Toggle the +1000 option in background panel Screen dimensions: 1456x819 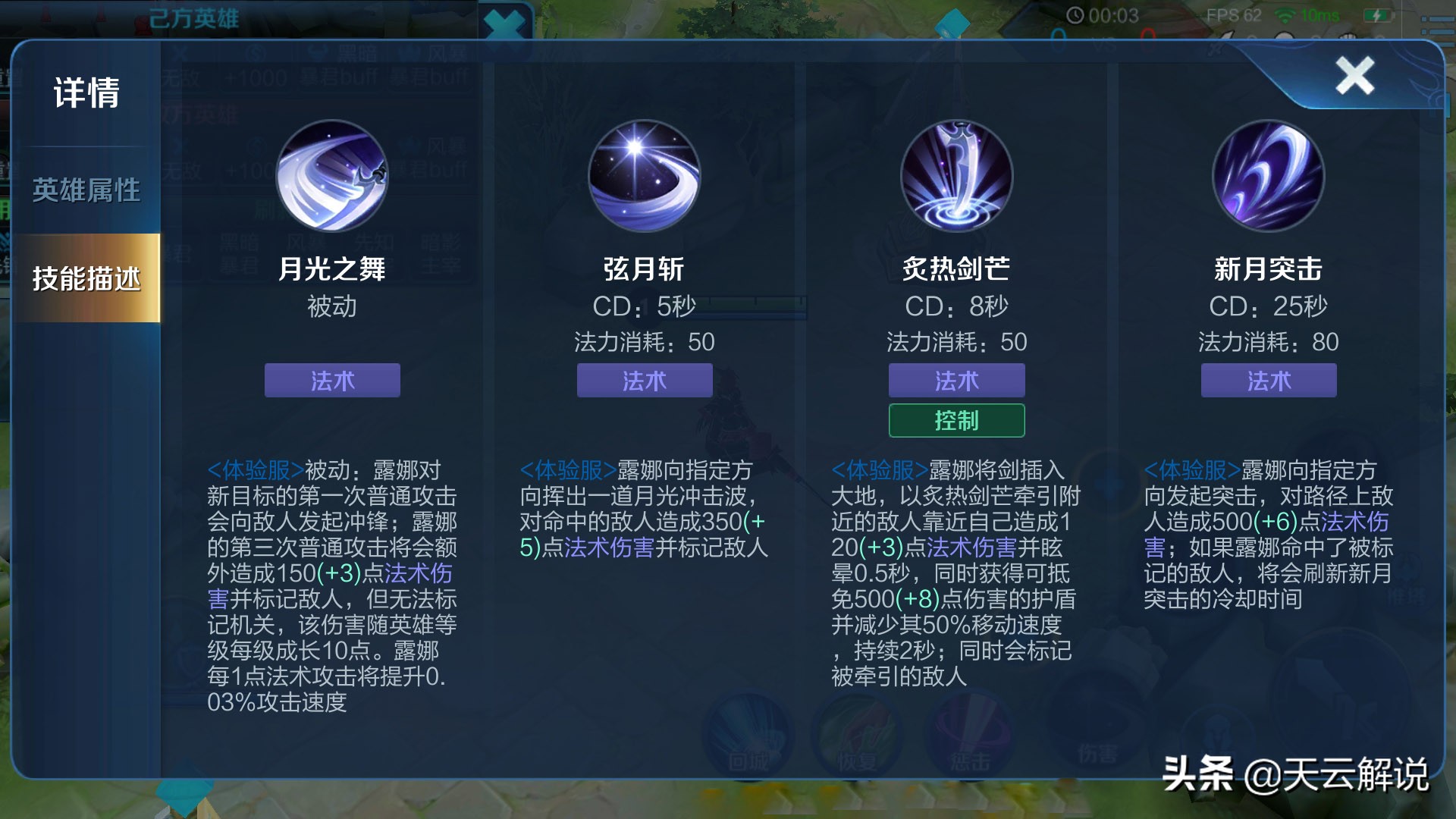coord(257,78)
